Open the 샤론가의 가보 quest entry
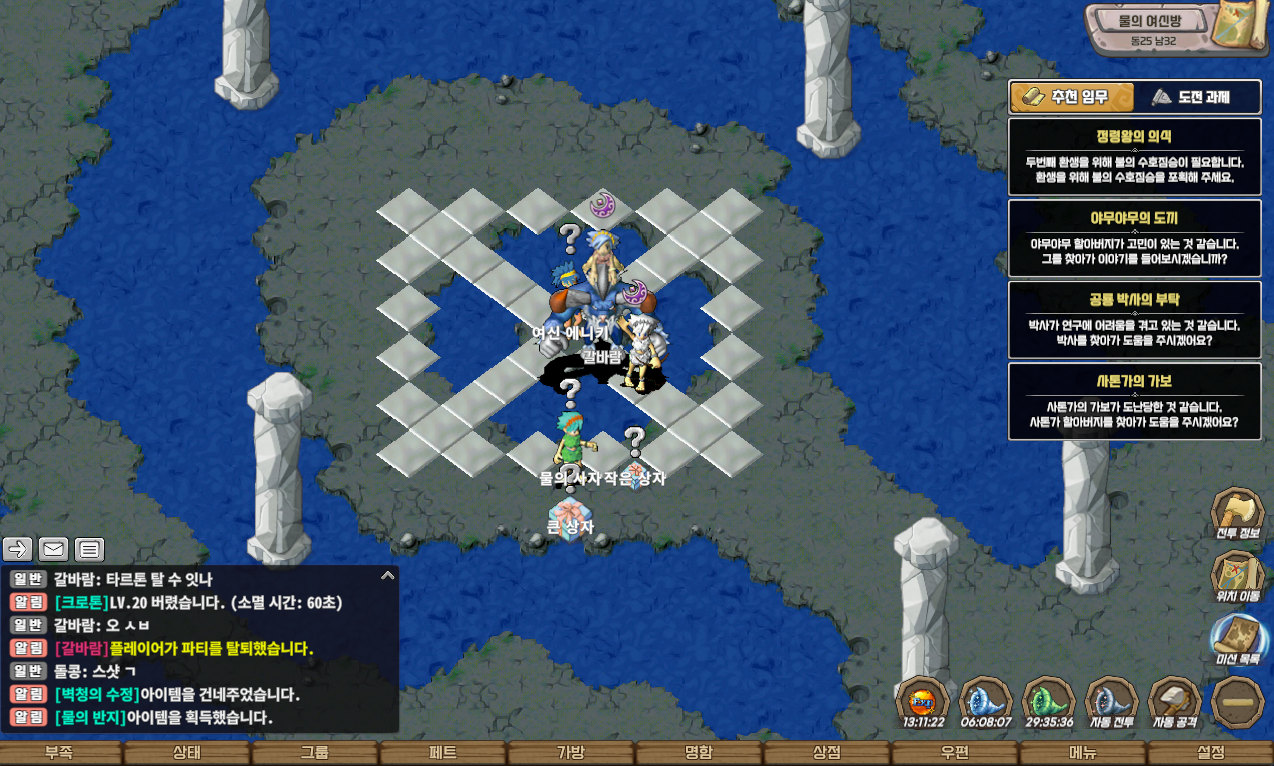The height and width of the screenshot is (766, 1274). click(x=1134, y=401)
